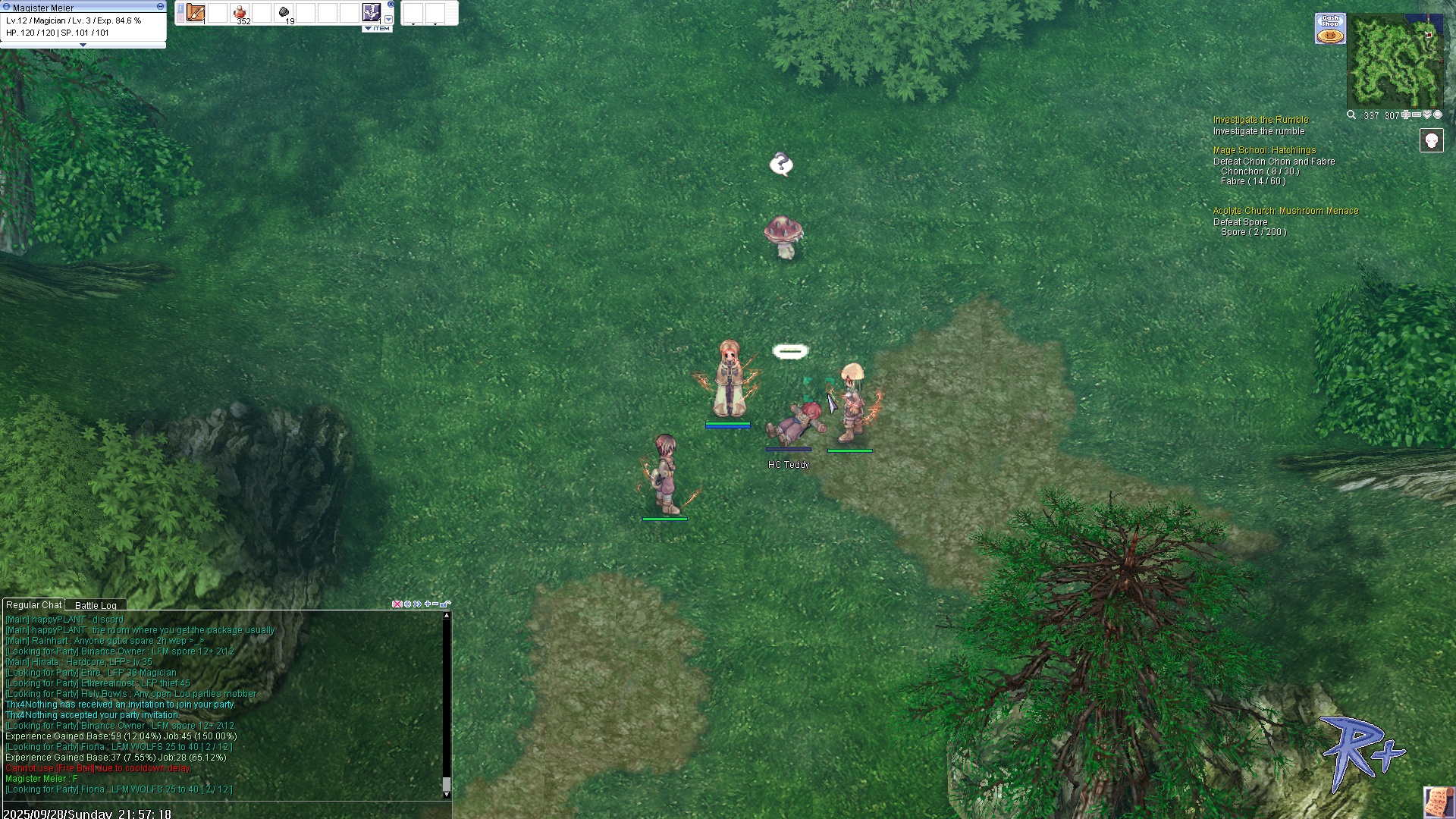This screenshot has width=1456, height=819.
Task: Minimize the Magister Meier status window
Action: click(x=160, y=6)
